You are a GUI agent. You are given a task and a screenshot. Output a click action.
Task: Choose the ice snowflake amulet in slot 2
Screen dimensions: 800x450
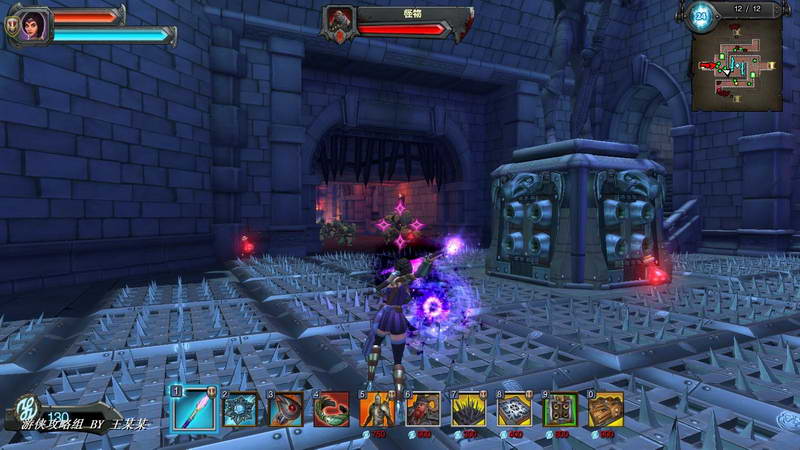tap(240, 409)
